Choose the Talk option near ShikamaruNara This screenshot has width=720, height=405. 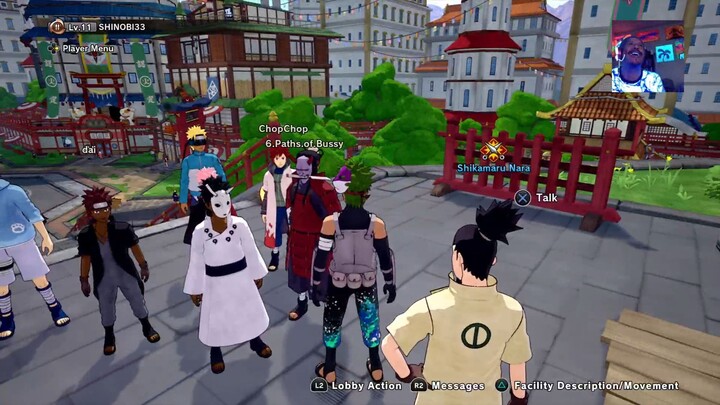pos(538,197)
